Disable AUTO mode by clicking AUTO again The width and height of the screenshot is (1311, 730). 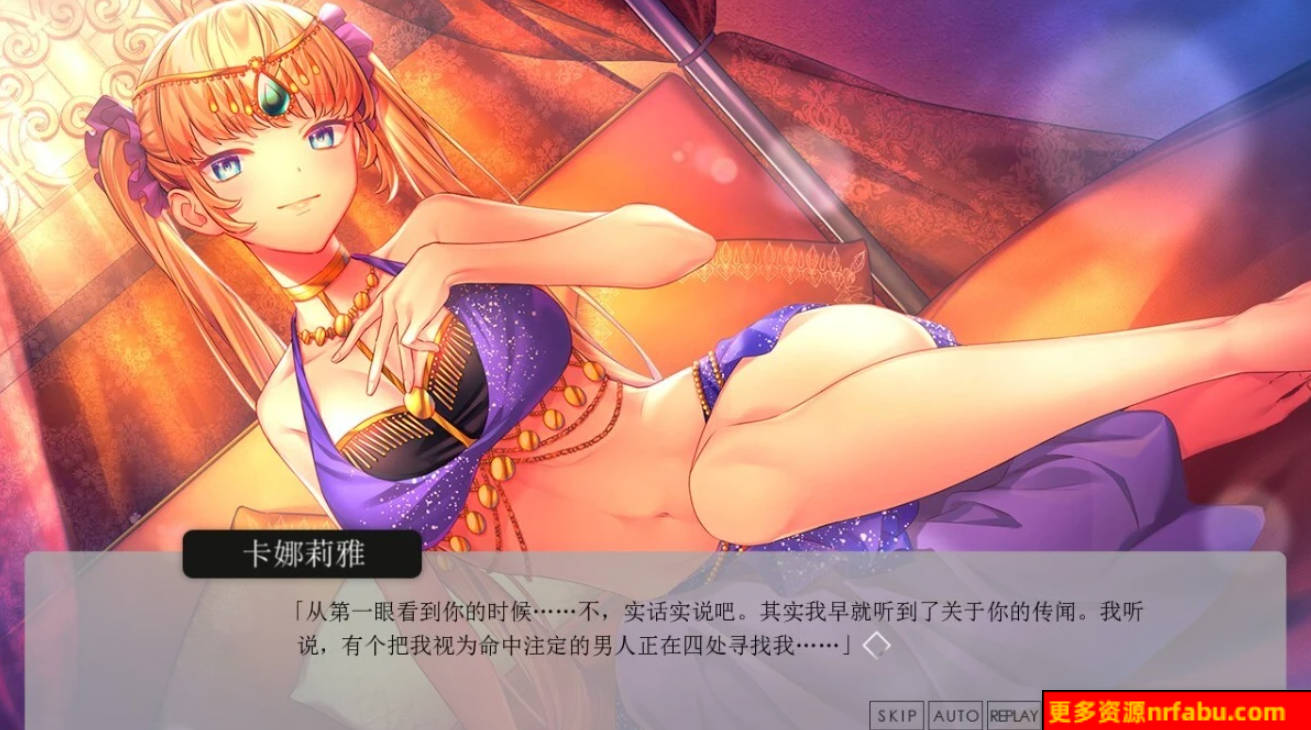[957, 715]
